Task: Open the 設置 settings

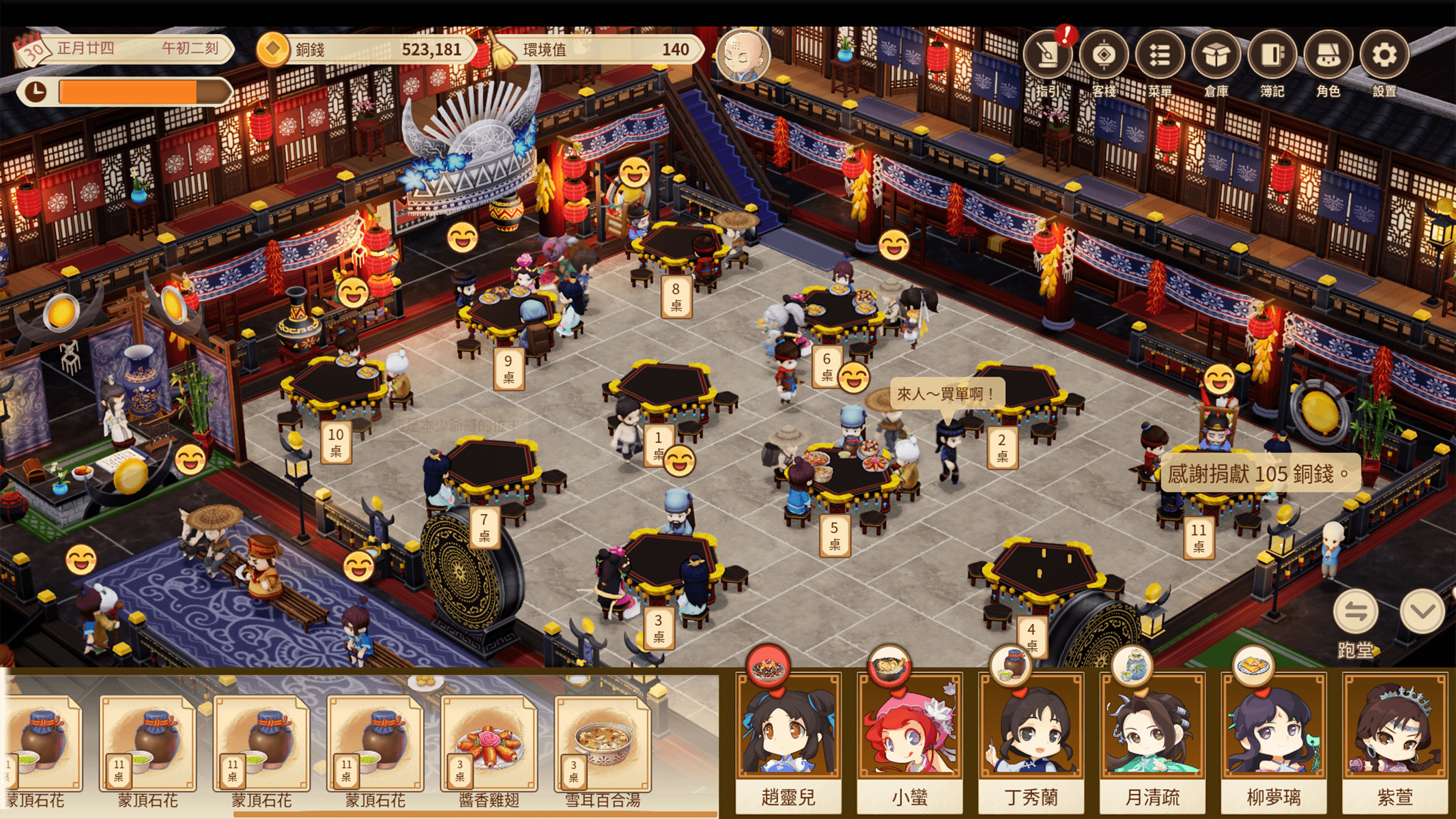Action: 1384,56
